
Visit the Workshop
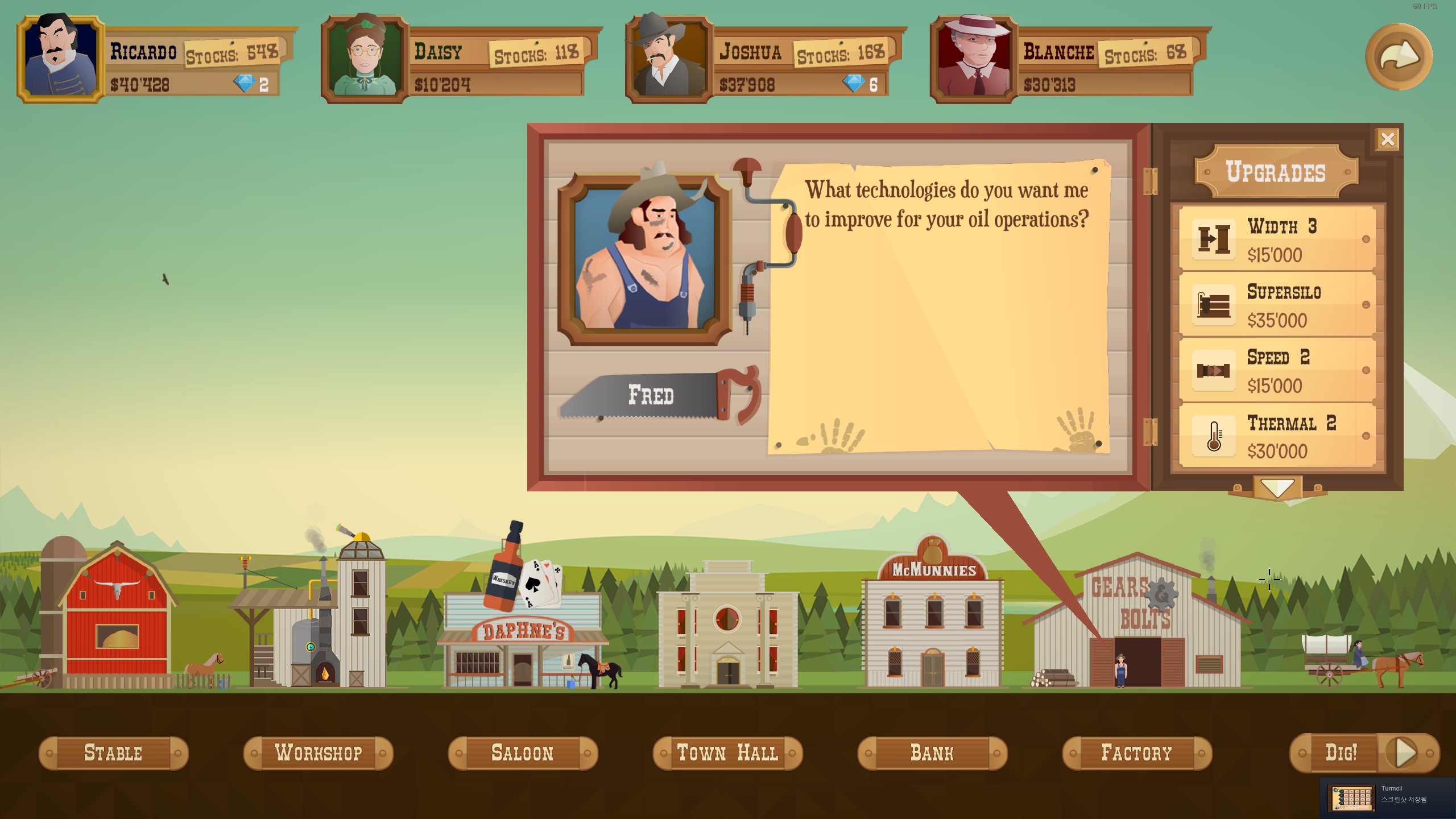click(318, 753)
